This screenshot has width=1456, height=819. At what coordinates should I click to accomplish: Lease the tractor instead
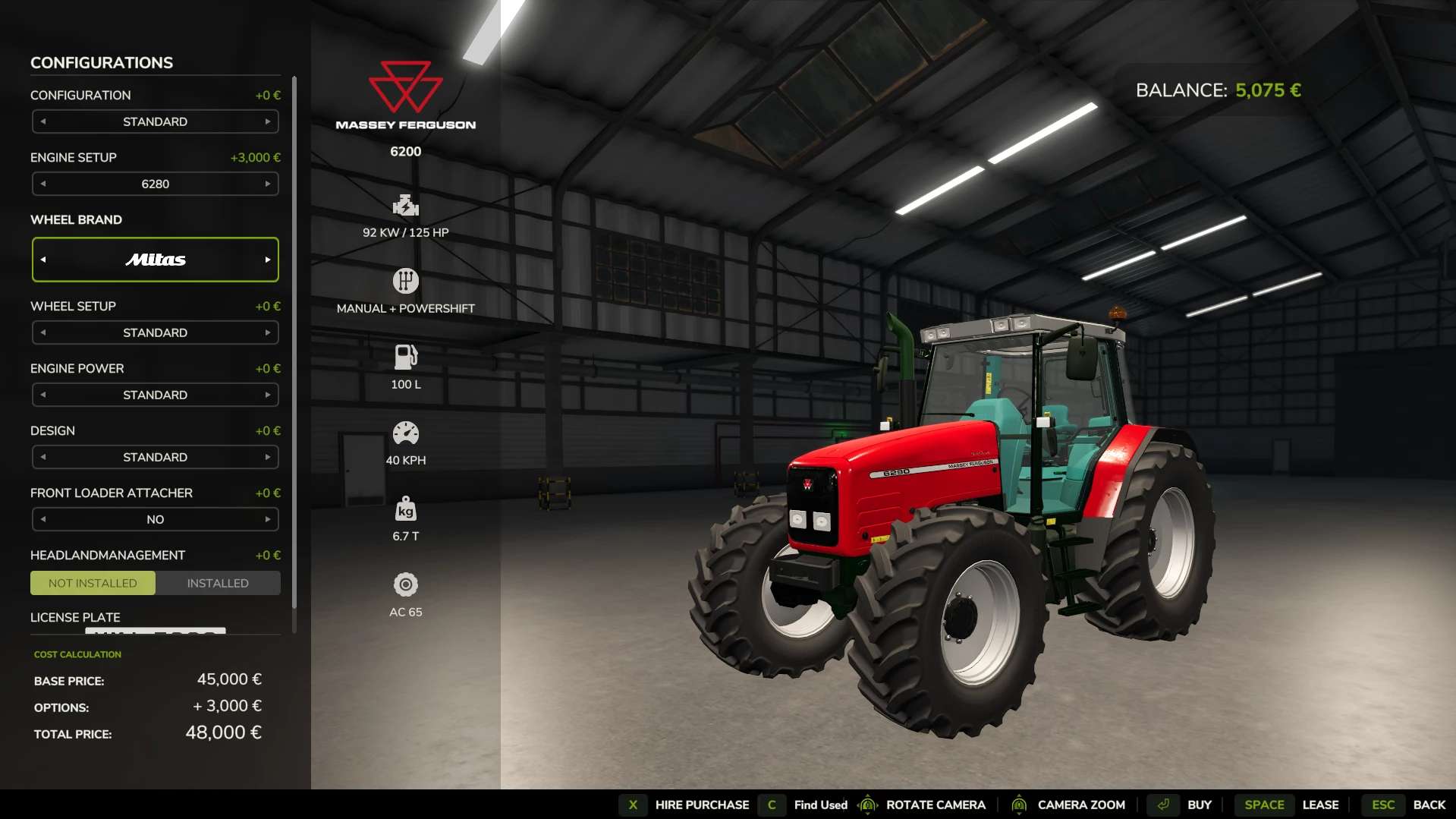pos(1319,805)
